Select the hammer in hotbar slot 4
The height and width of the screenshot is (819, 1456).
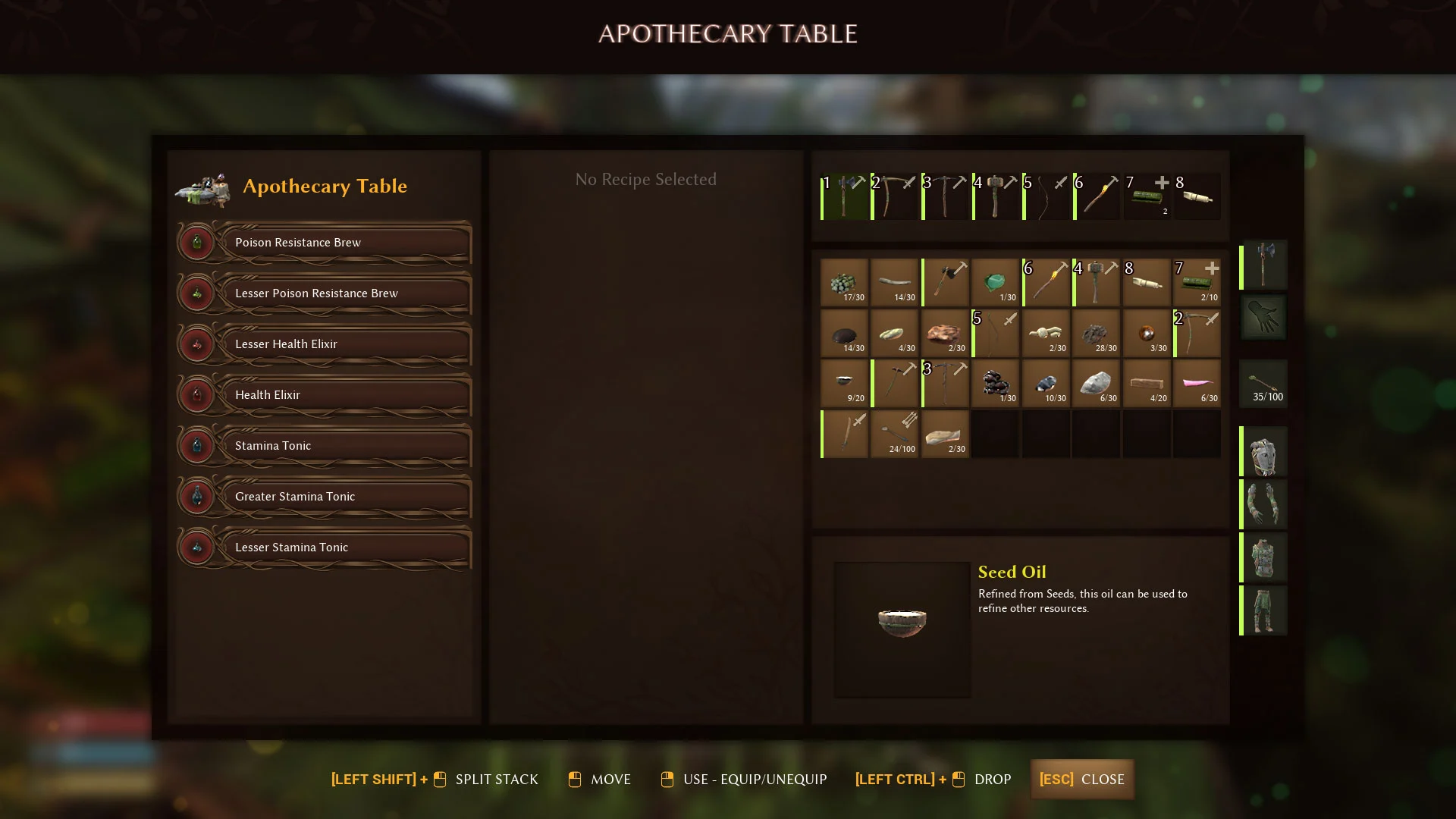pyautogui.click(x=996, y=196)
